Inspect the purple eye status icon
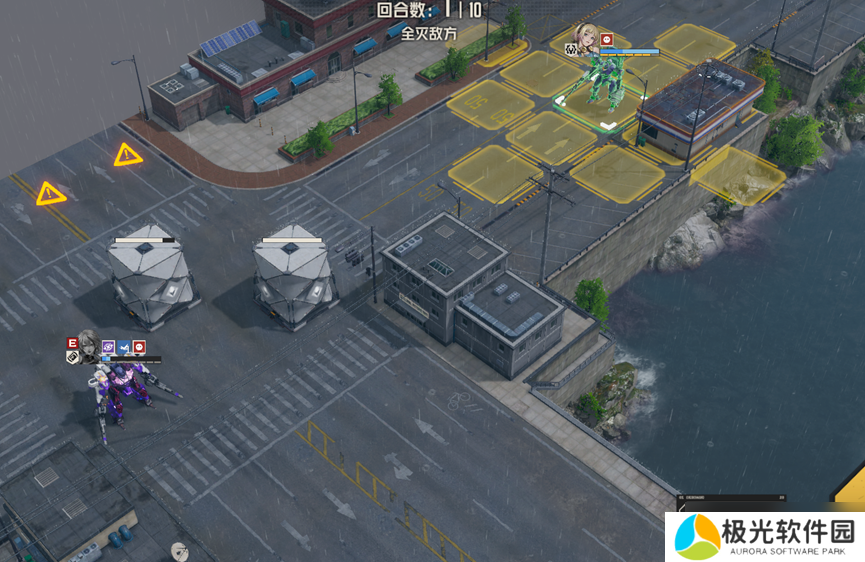This screenshot has width=865, height=562. (x=108, y=347)
